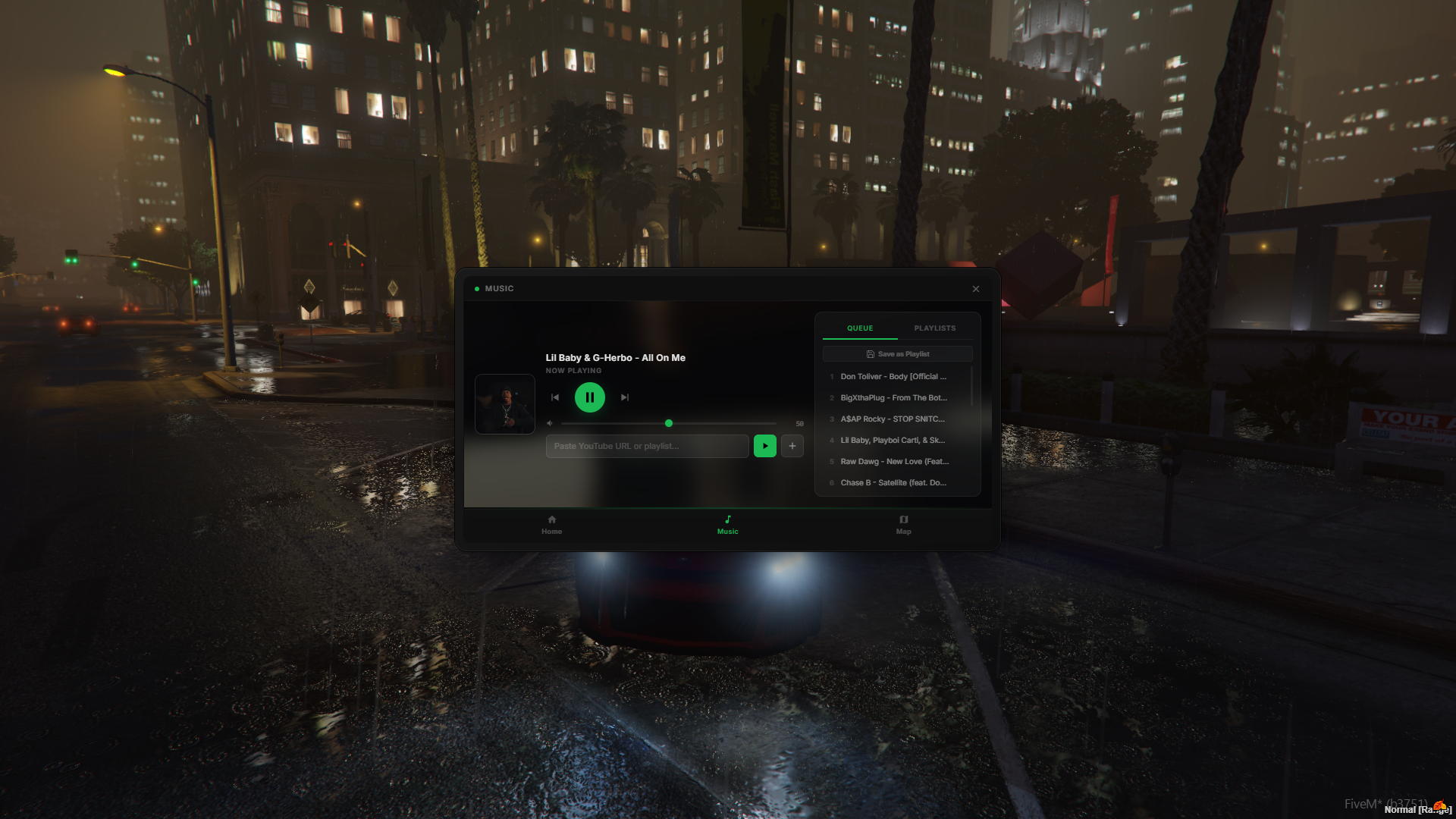Close the Music panel
This screenshot has width=1456, height=819.
pyautogui.click(x=976, y=289)
